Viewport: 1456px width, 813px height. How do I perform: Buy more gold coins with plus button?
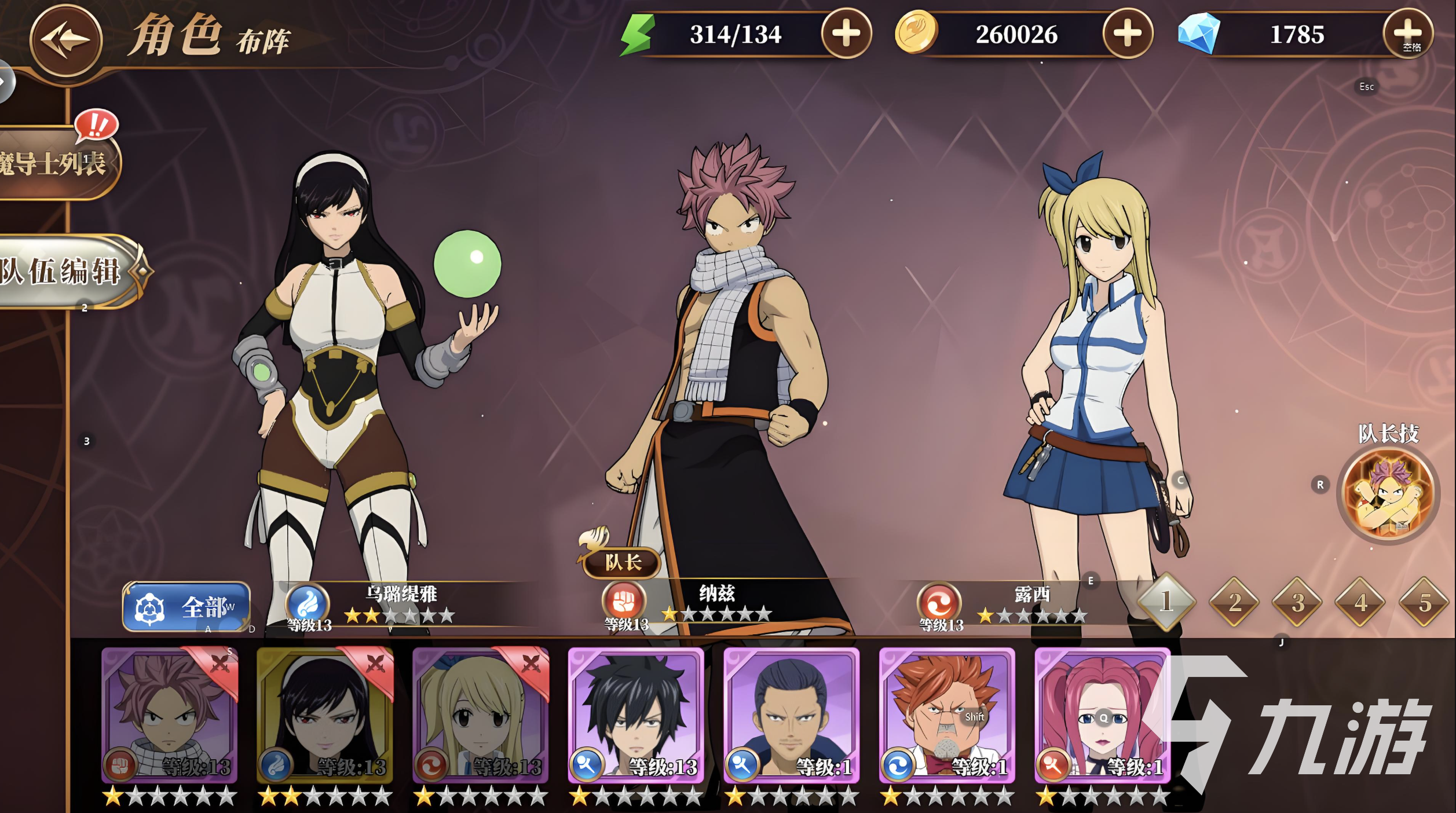click(x=1127, y=34)
